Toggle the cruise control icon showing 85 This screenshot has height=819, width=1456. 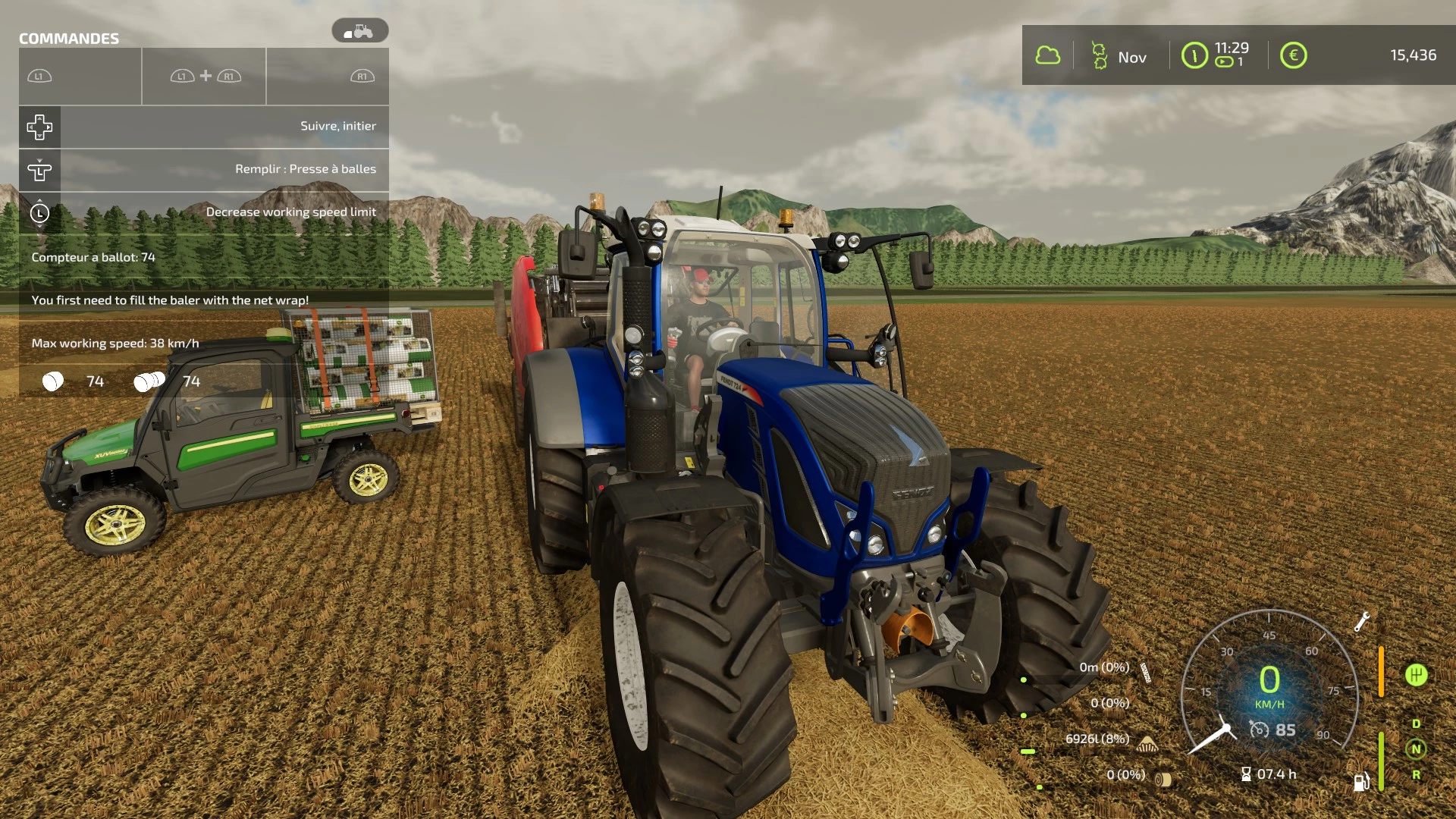[1259, 730]
